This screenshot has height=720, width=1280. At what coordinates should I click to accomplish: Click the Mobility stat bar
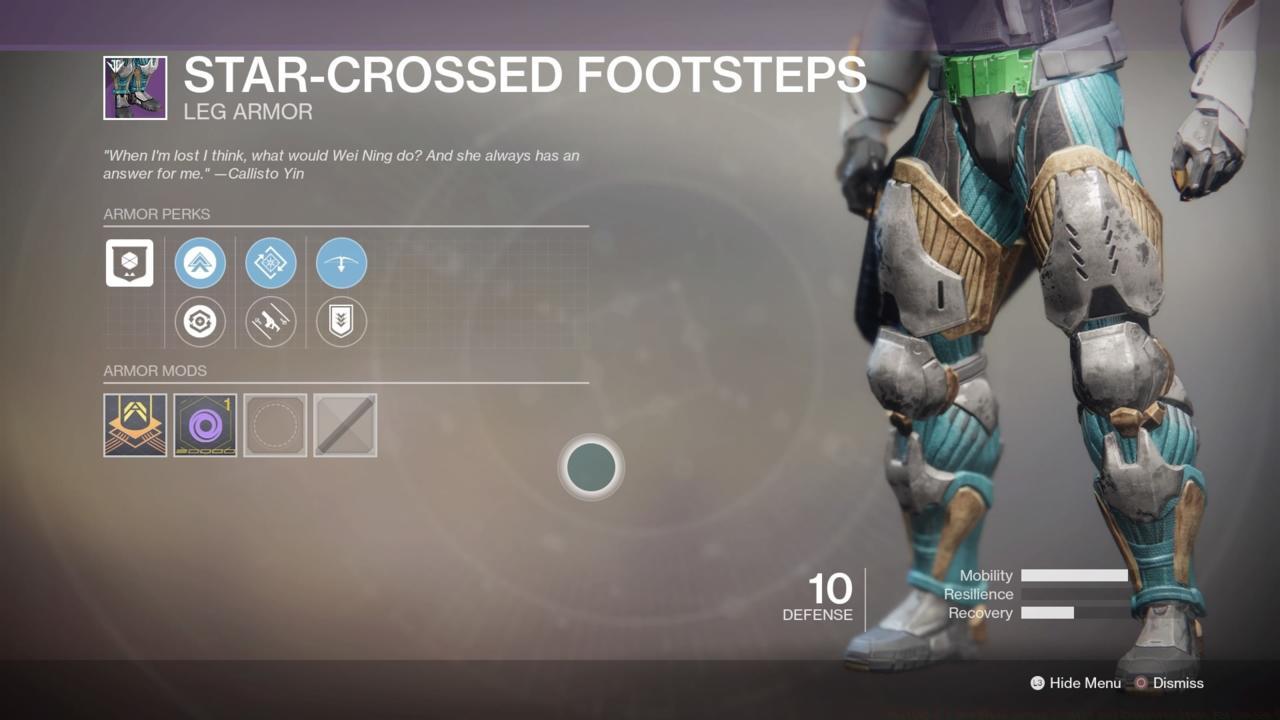pos(1075,575)
